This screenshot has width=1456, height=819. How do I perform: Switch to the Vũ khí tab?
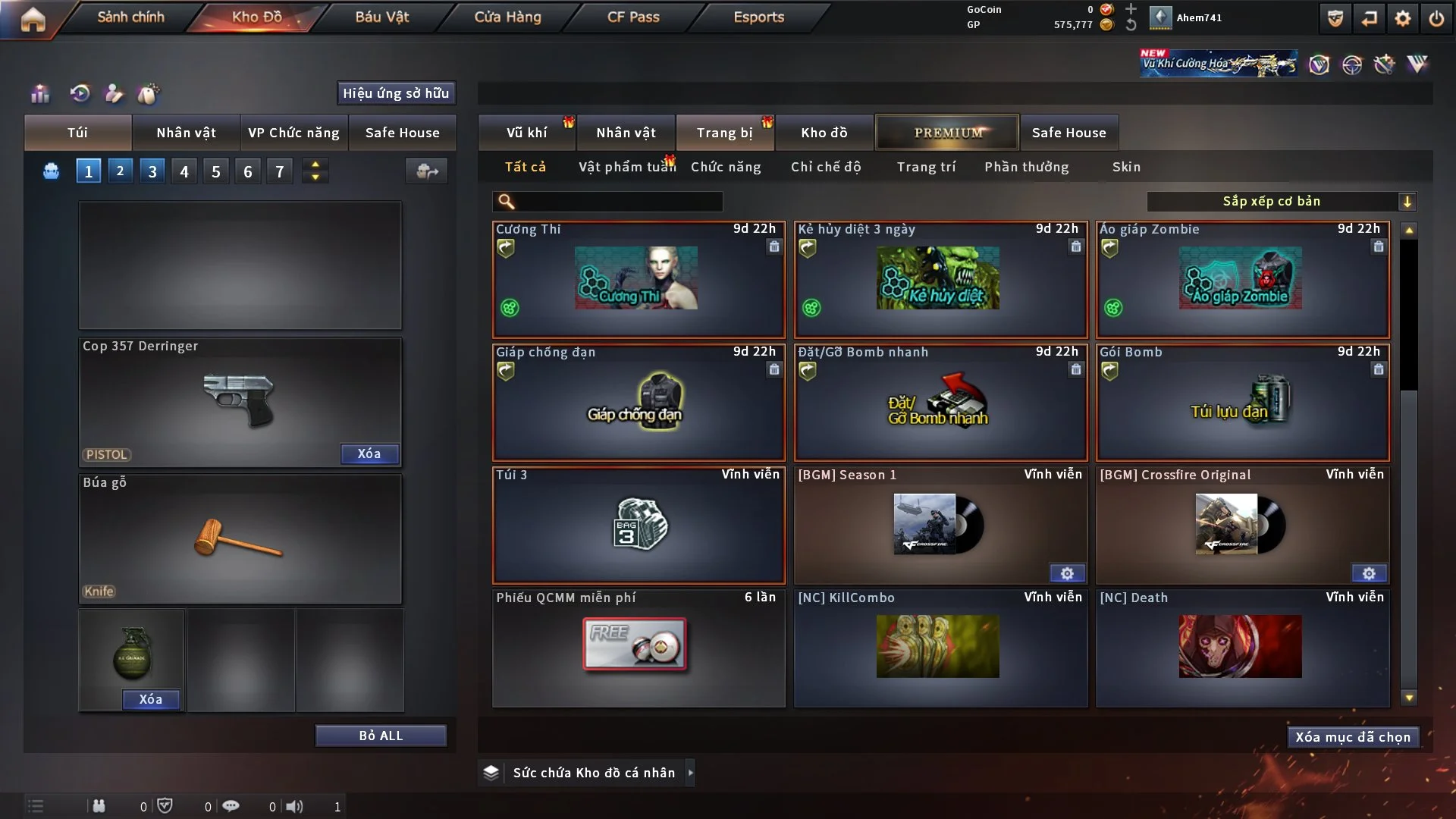[x=526, y=133]
